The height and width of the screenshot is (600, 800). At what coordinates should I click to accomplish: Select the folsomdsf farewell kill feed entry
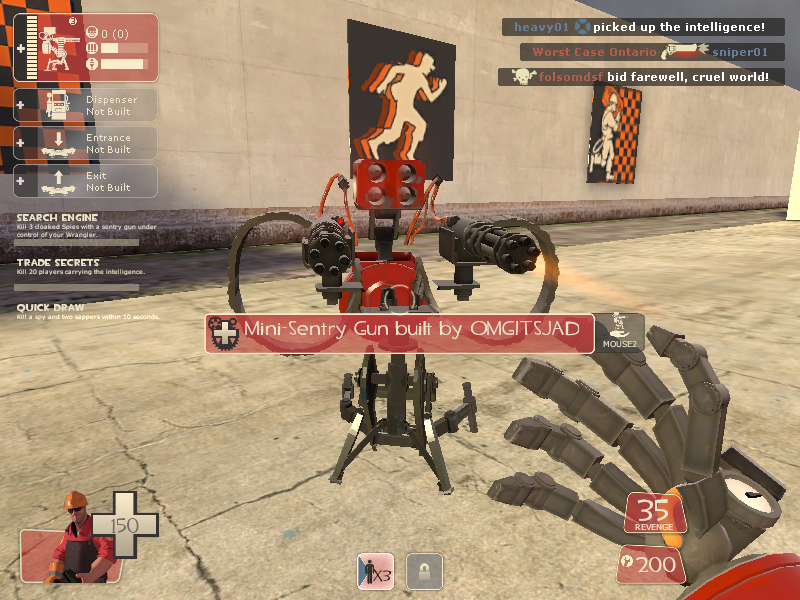[x=640, y=77]
